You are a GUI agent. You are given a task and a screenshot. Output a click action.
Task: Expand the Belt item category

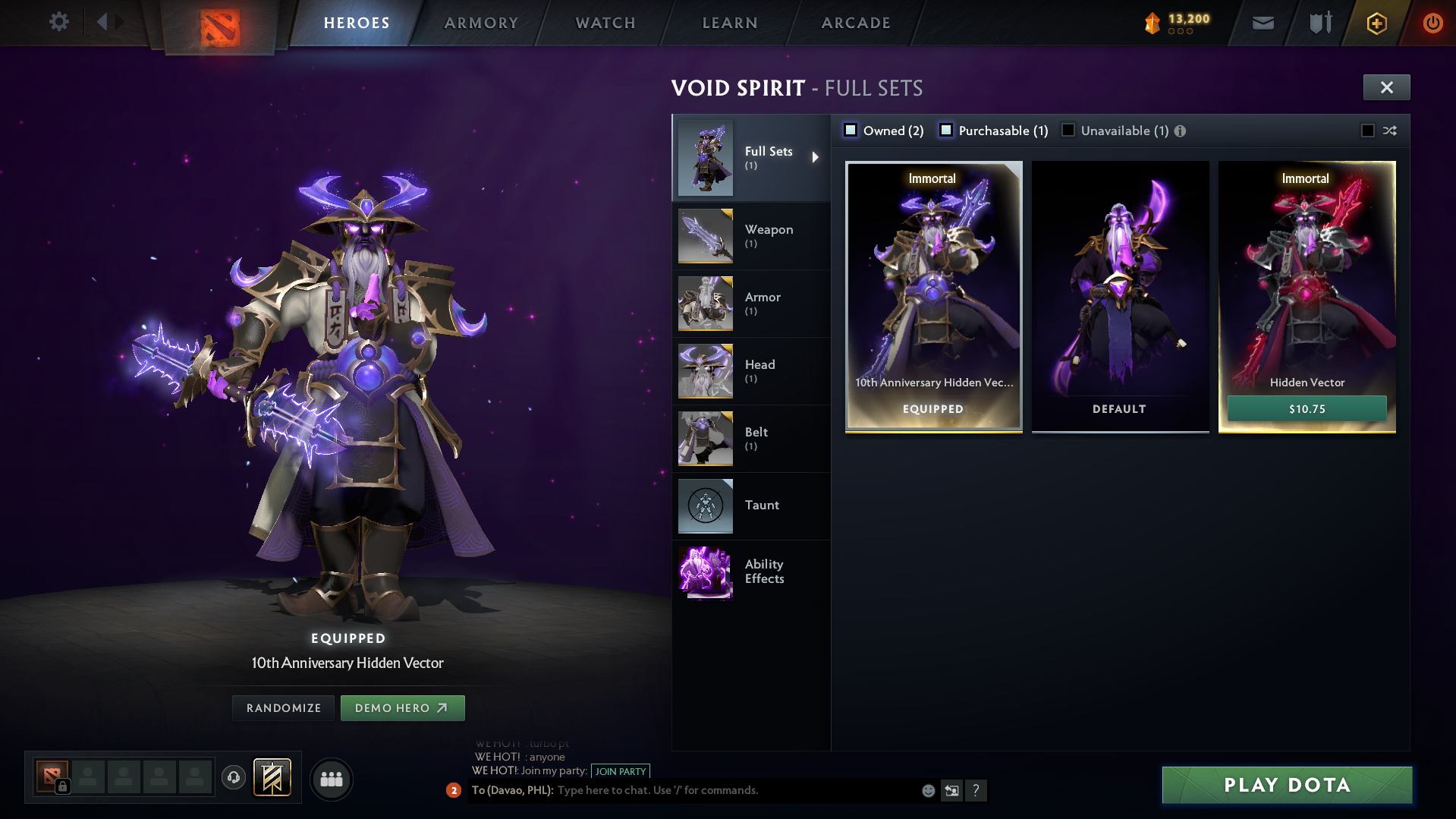[705, 438]
